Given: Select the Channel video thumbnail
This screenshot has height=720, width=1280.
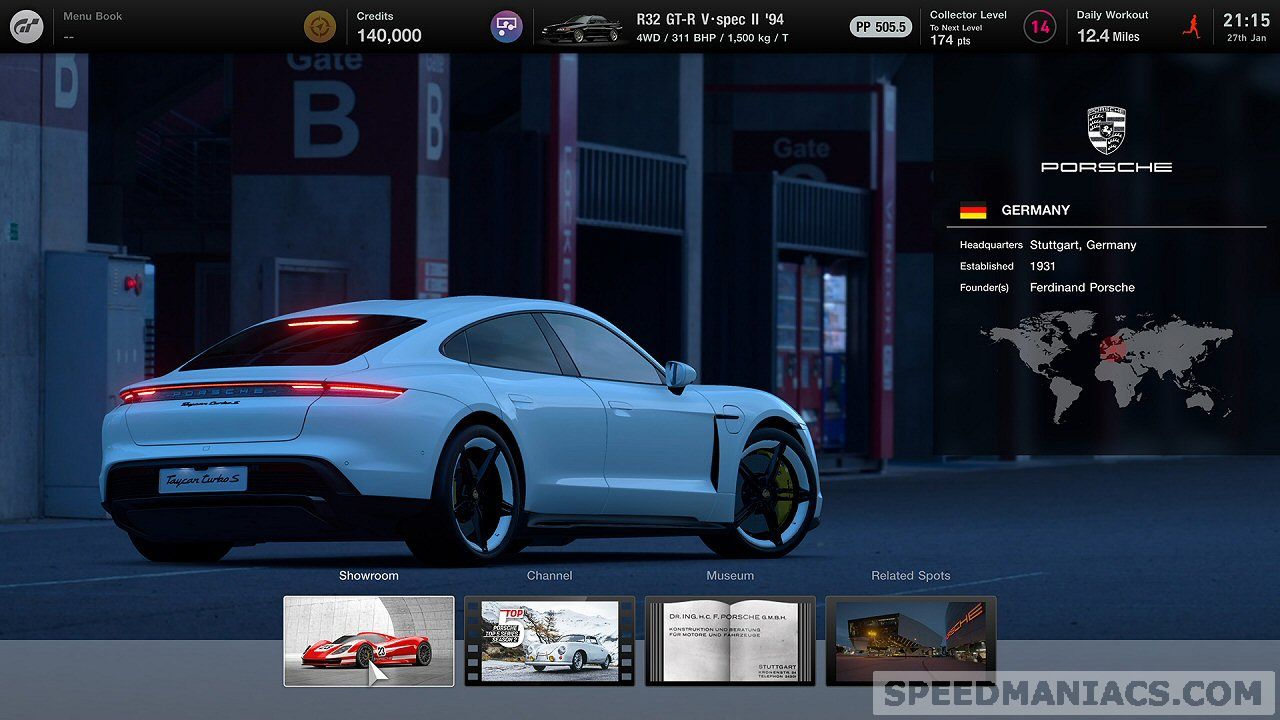Looking at the screenshot, I should 549,641.
